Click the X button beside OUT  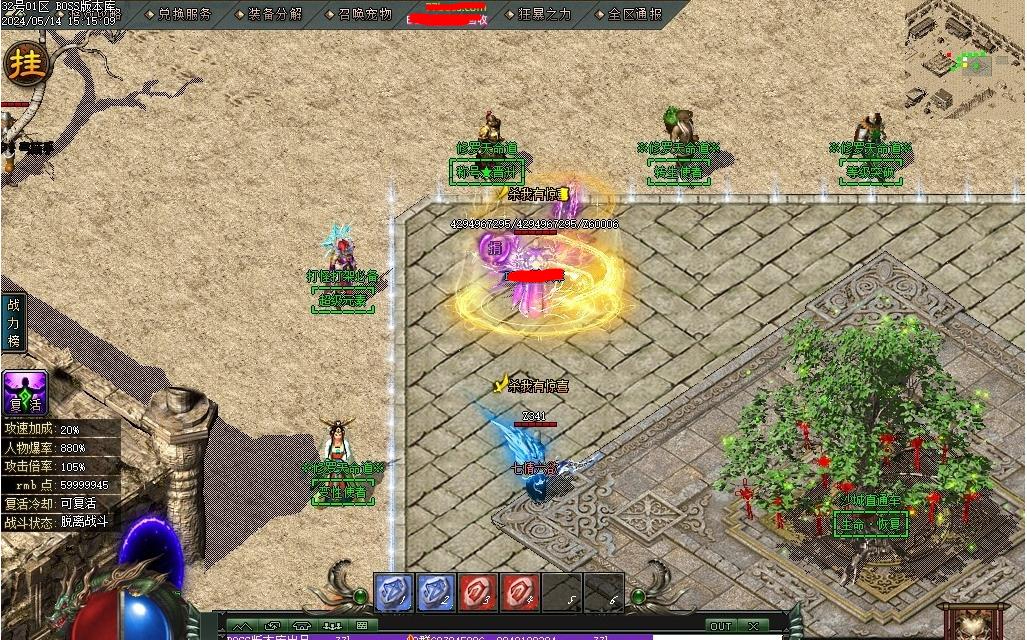point(753,626)
